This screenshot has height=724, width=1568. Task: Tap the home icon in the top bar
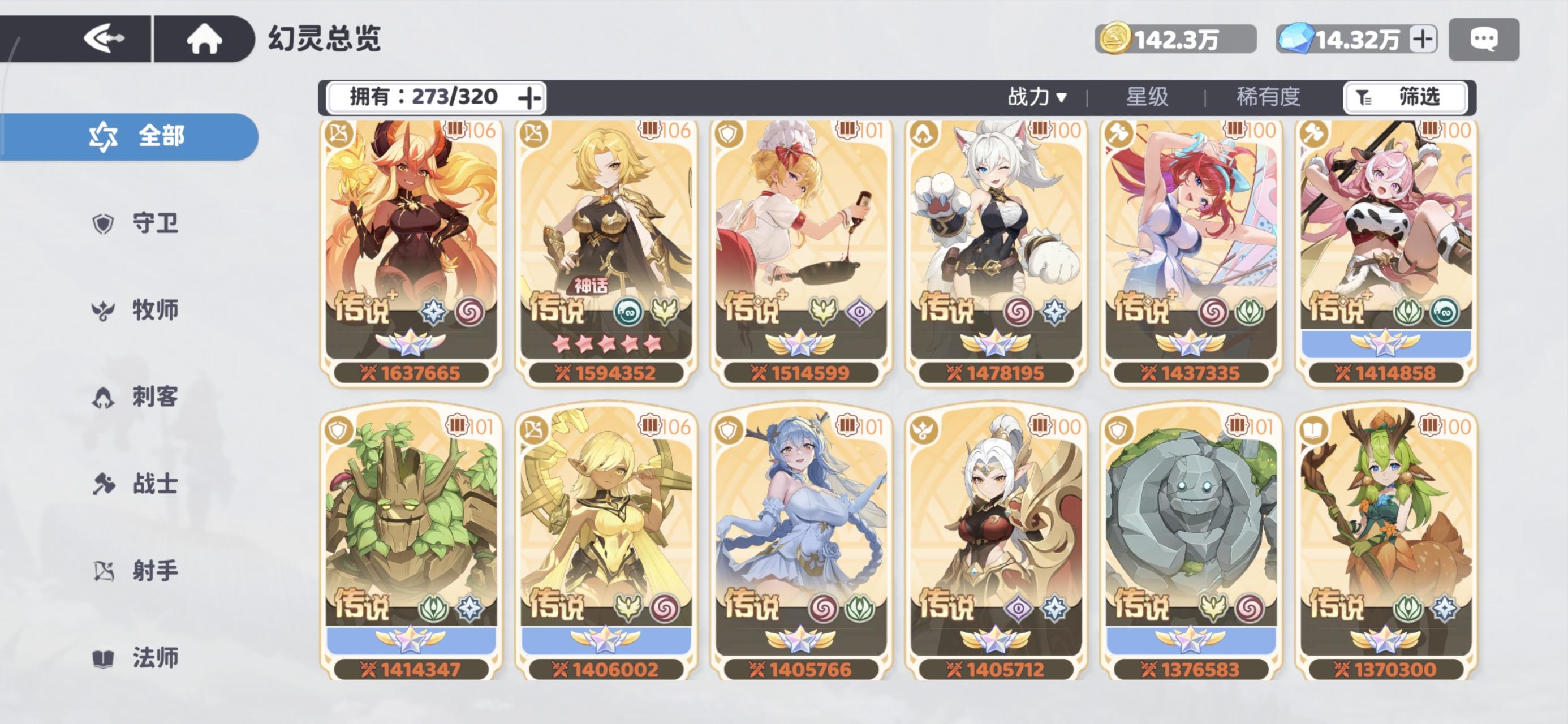click(204, 38)
